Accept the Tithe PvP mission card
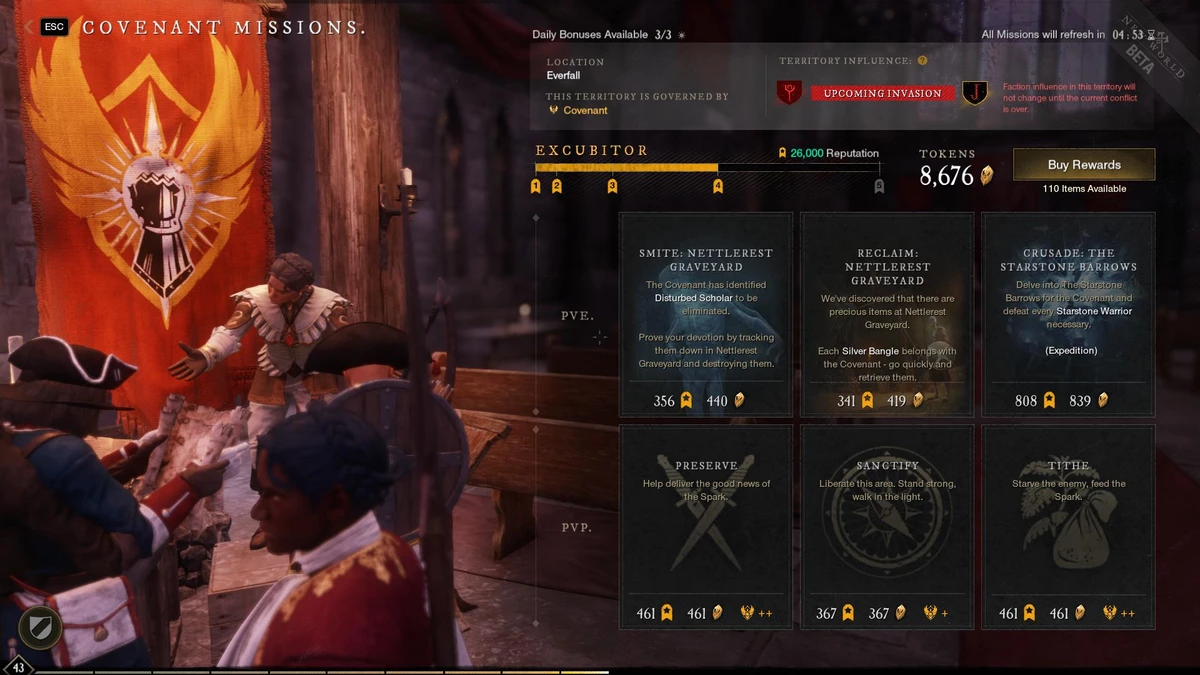The image size is (1200, 675). pos(1068,527)
